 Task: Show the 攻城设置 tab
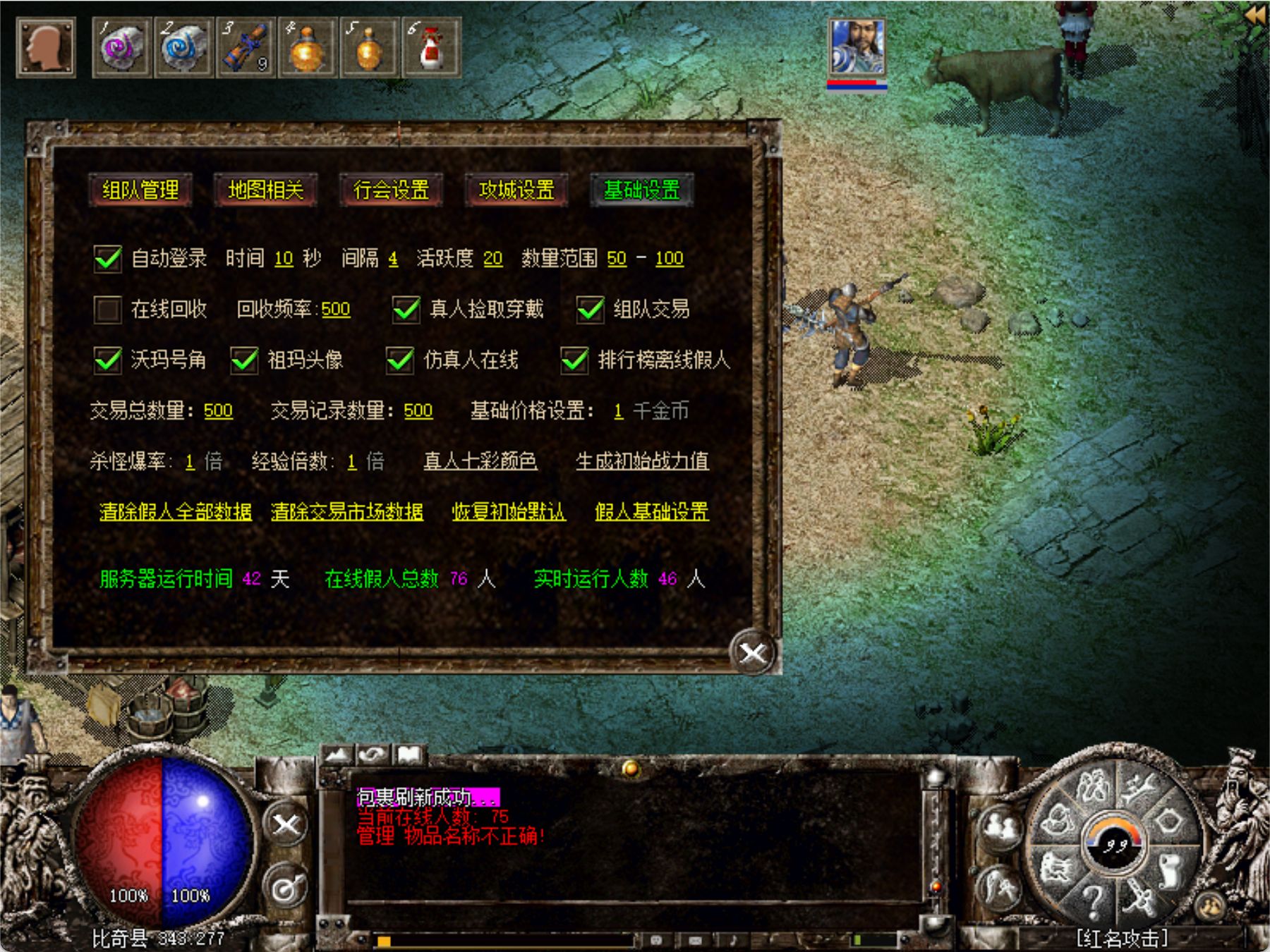(x=516, y=190)
